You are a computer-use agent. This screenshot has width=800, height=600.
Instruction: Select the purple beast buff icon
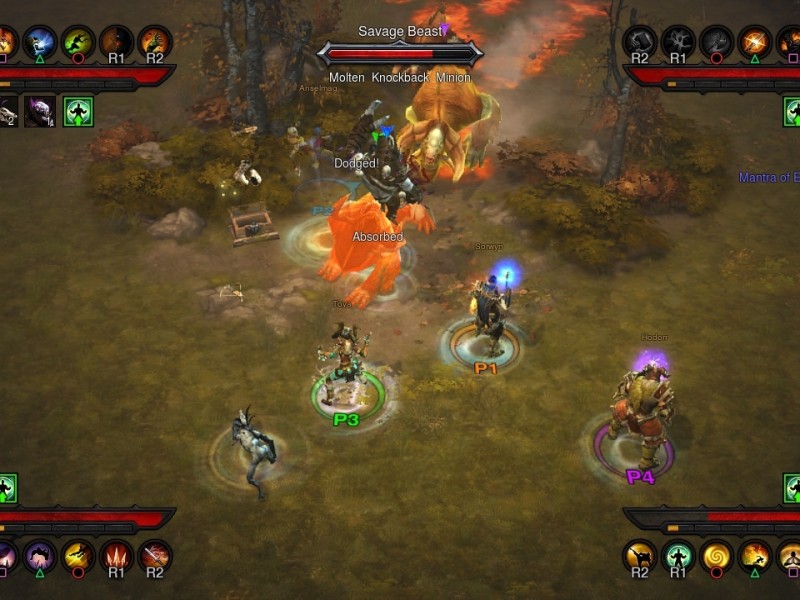(x=40, y=111)
